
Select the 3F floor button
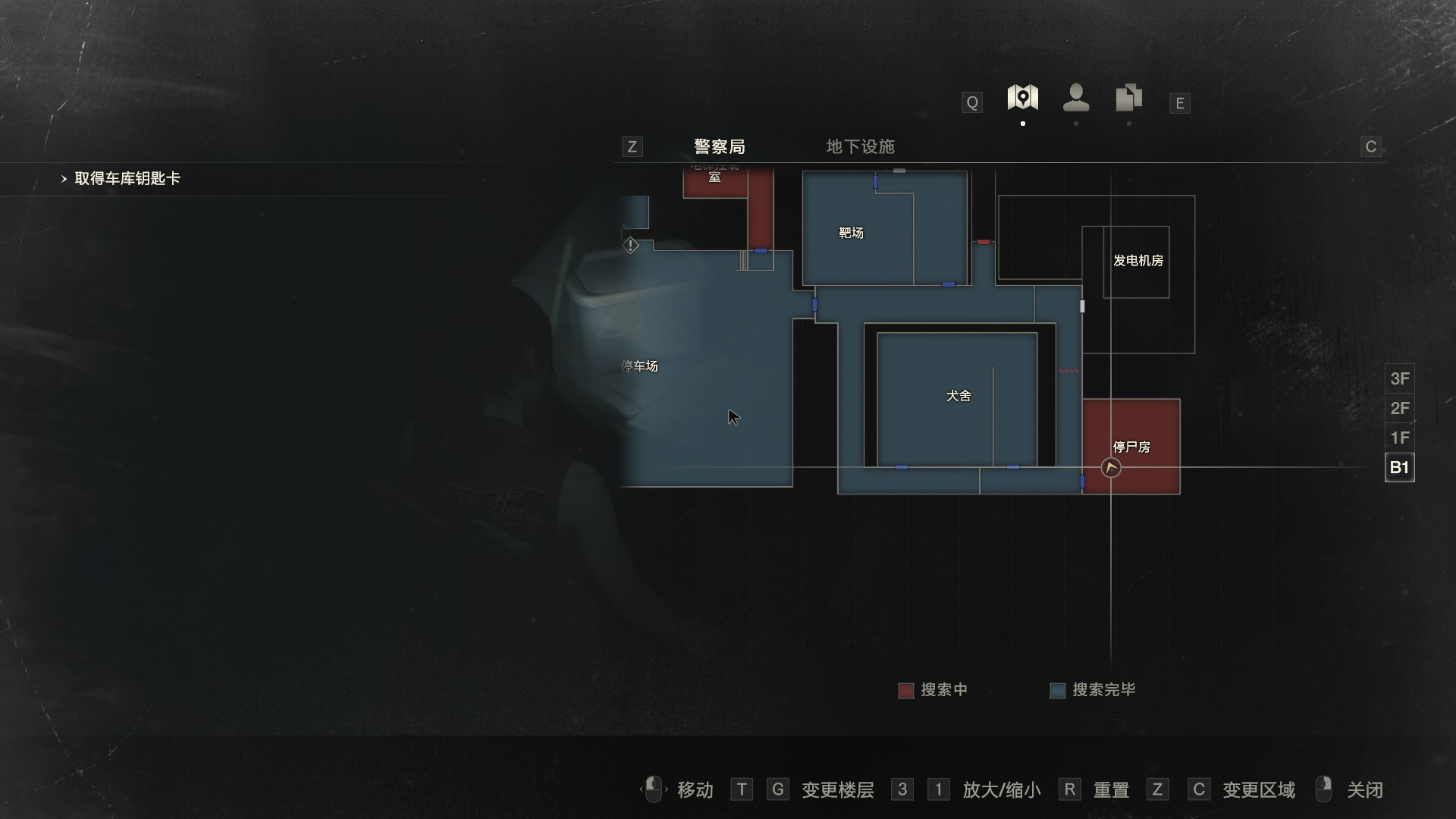(x=1399, y=378)
